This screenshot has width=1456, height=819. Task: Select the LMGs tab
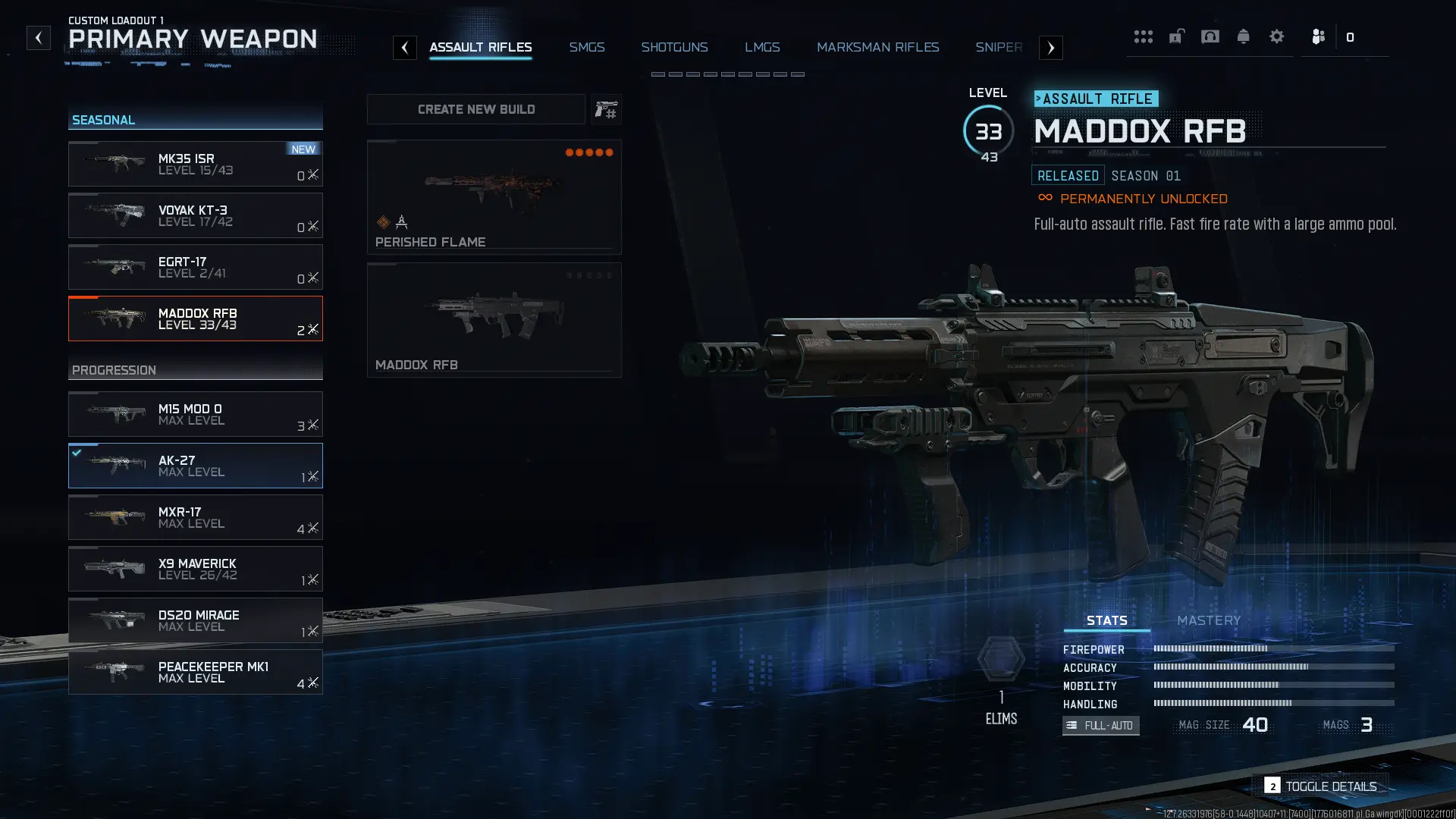click(761, 47)
